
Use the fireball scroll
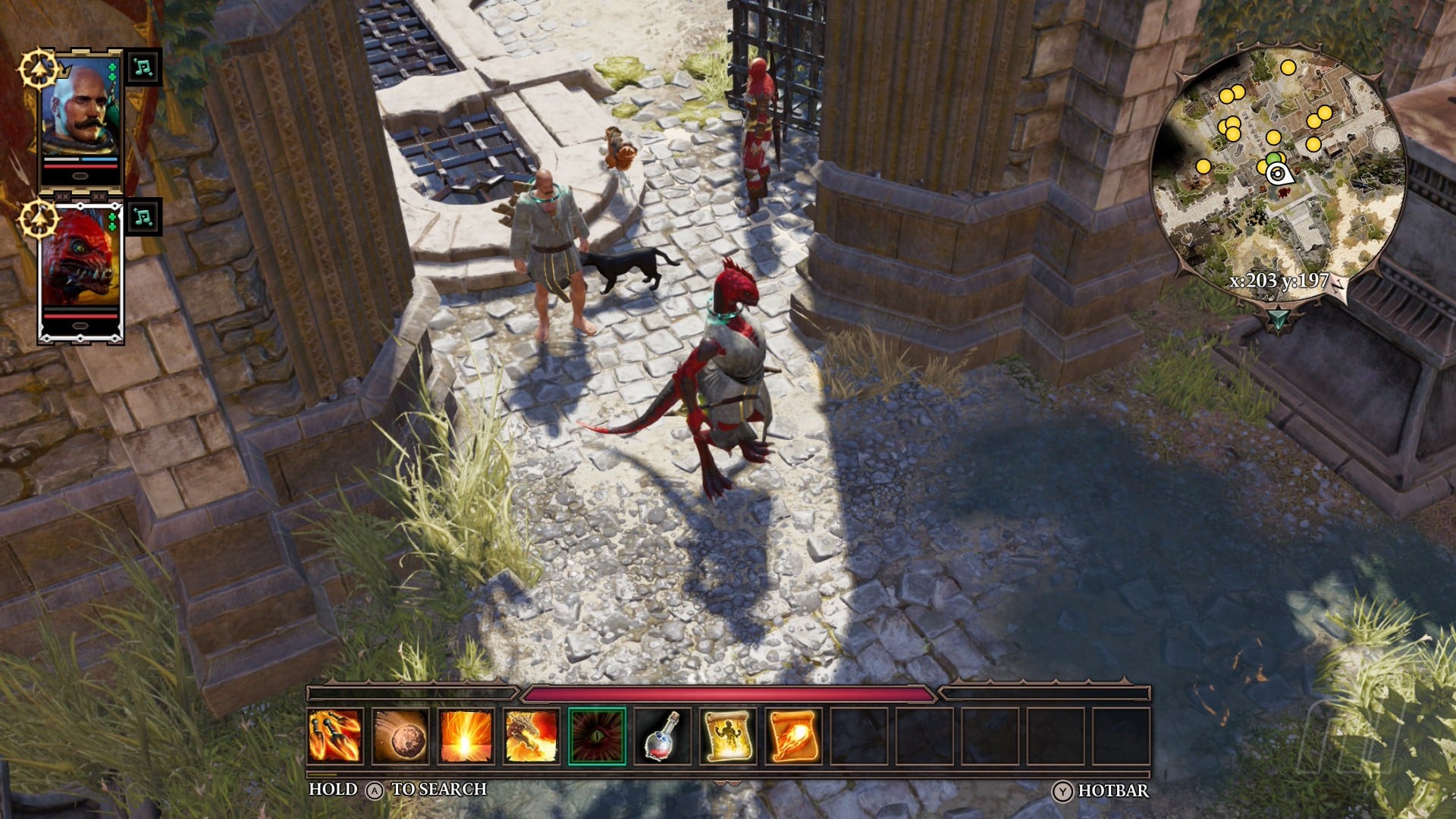(x=793, y=736)
